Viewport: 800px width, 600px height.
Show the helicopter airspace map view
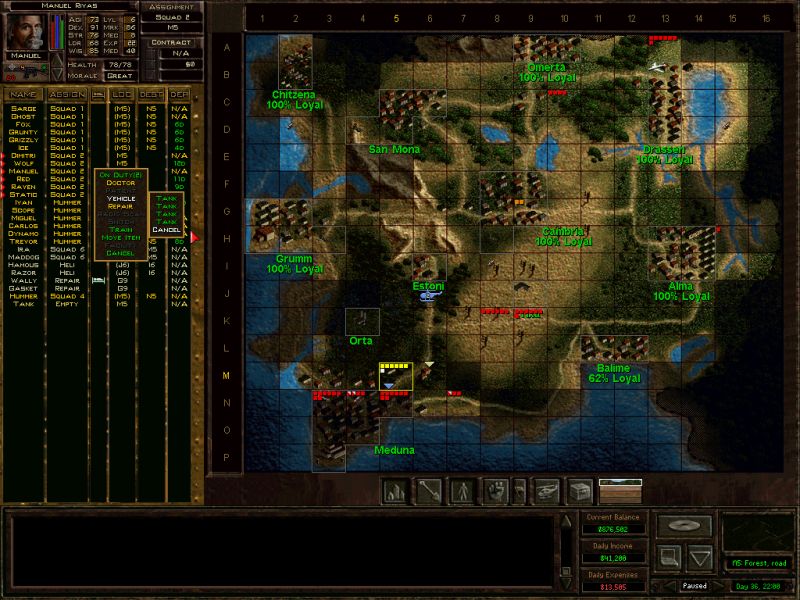(x=546, y=491)
